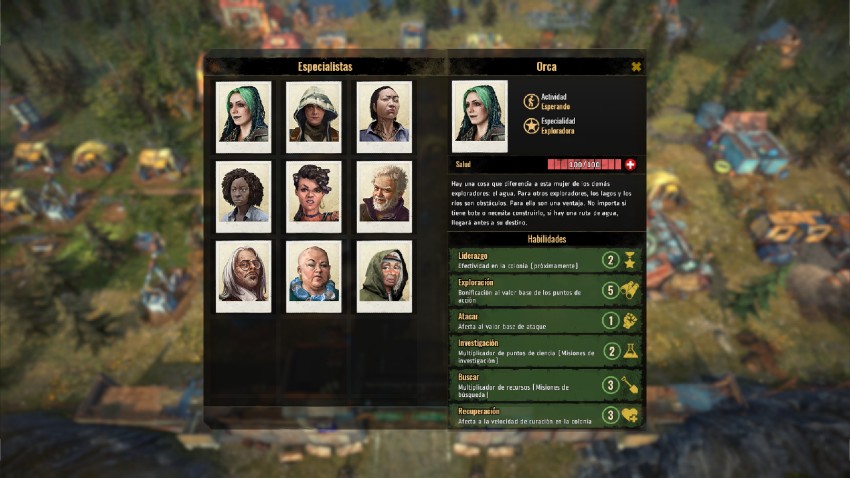850x478 pixels.
Task: Select the Exploración skill row
Action: (x=545, y=291)
